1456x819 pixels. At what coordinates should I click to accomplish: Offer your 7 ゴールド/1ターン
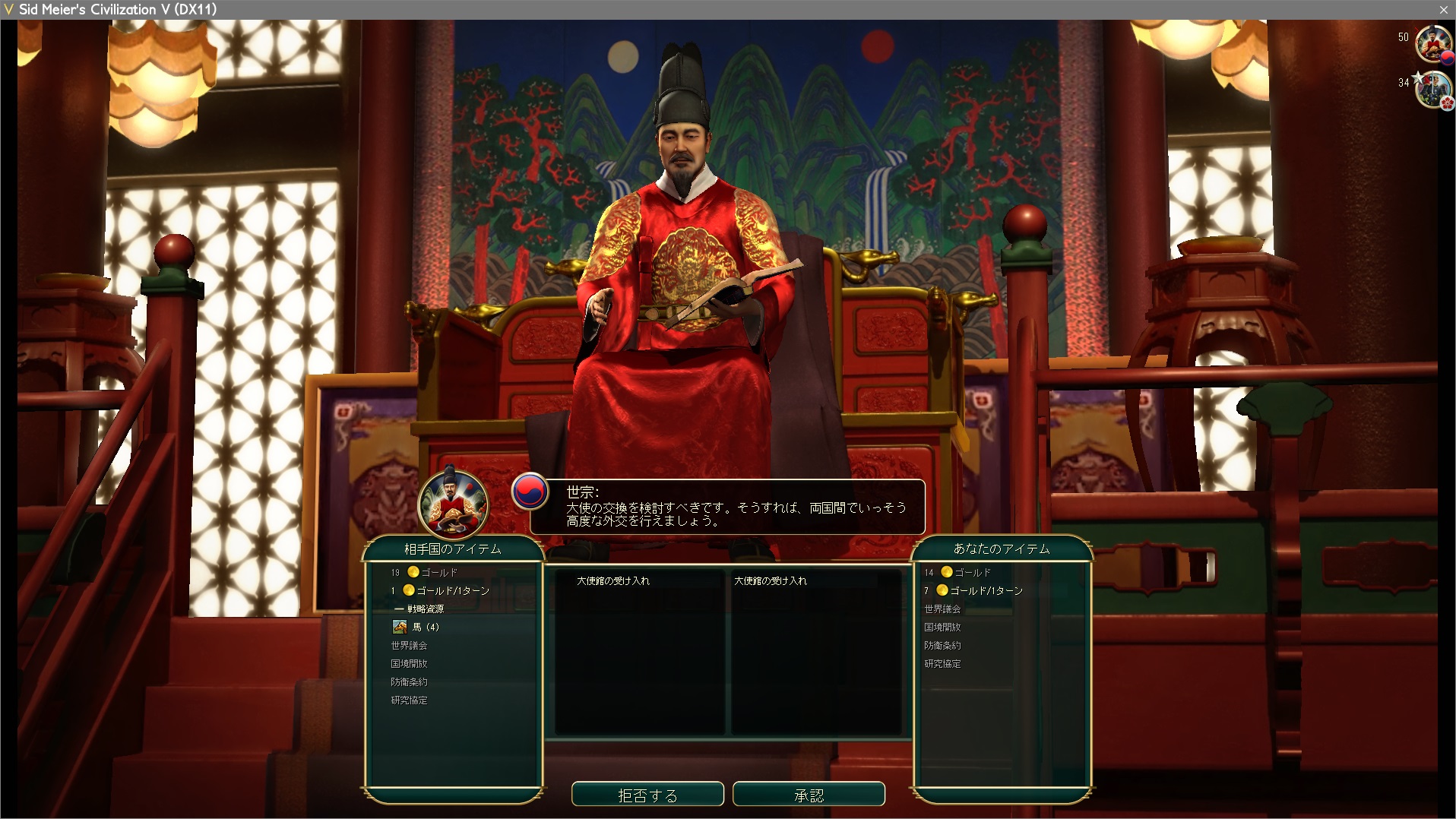tap(986, 590)
